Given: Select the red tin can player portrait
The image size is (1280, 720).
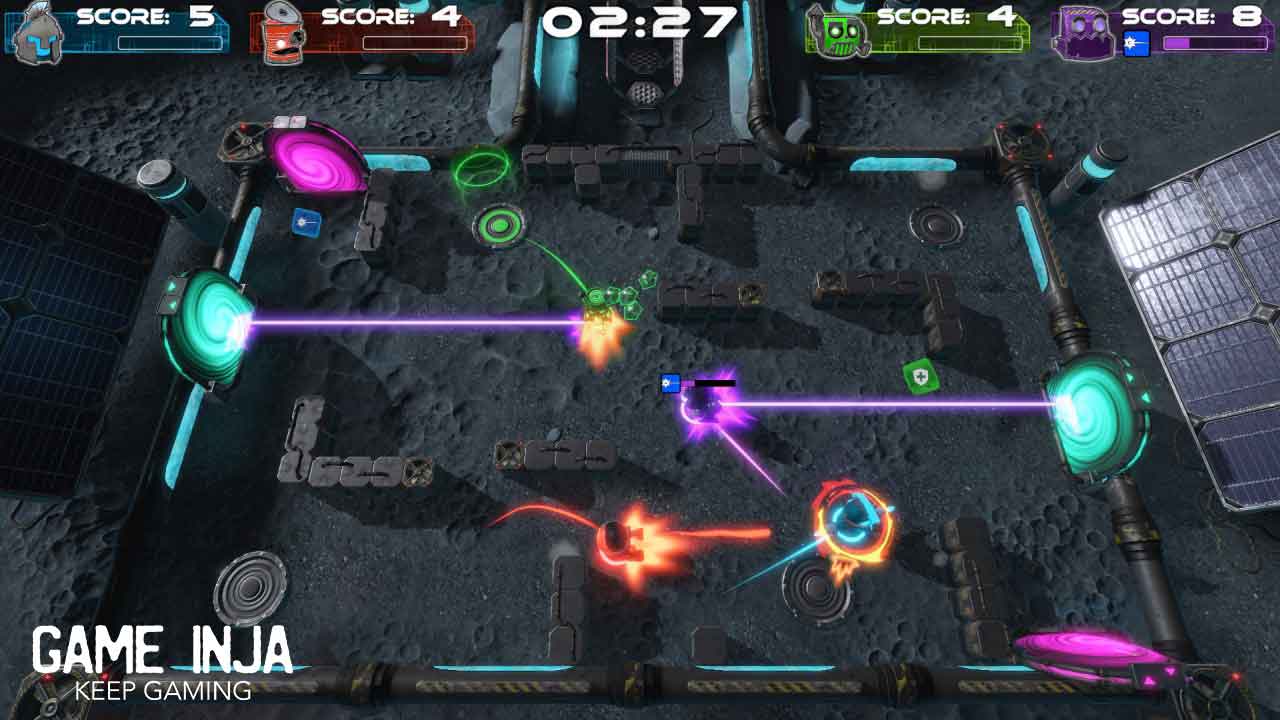Looking at the screenshot, I should 284,32.
